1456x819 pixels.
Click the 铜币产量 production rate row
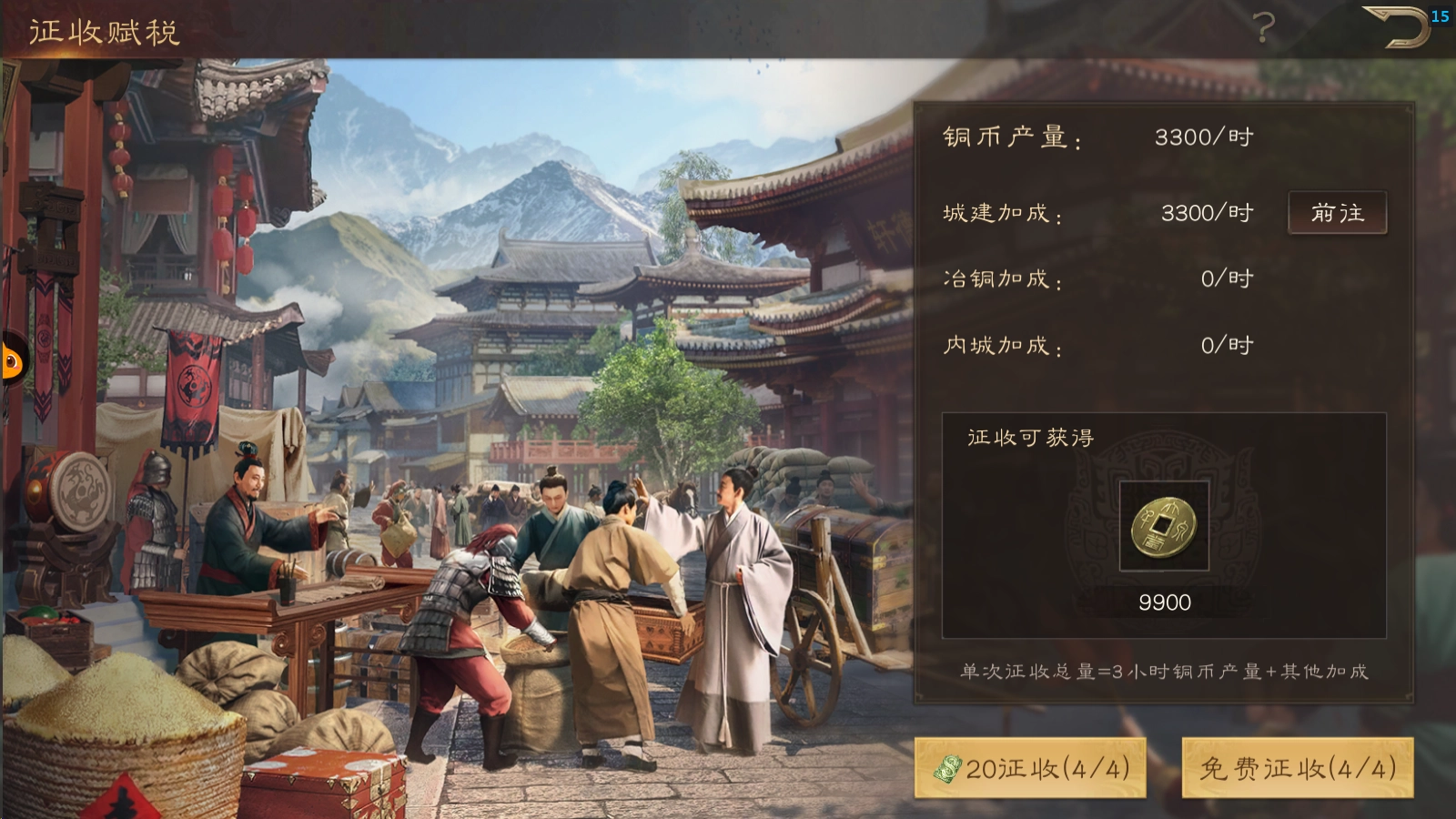[1010, 138]
